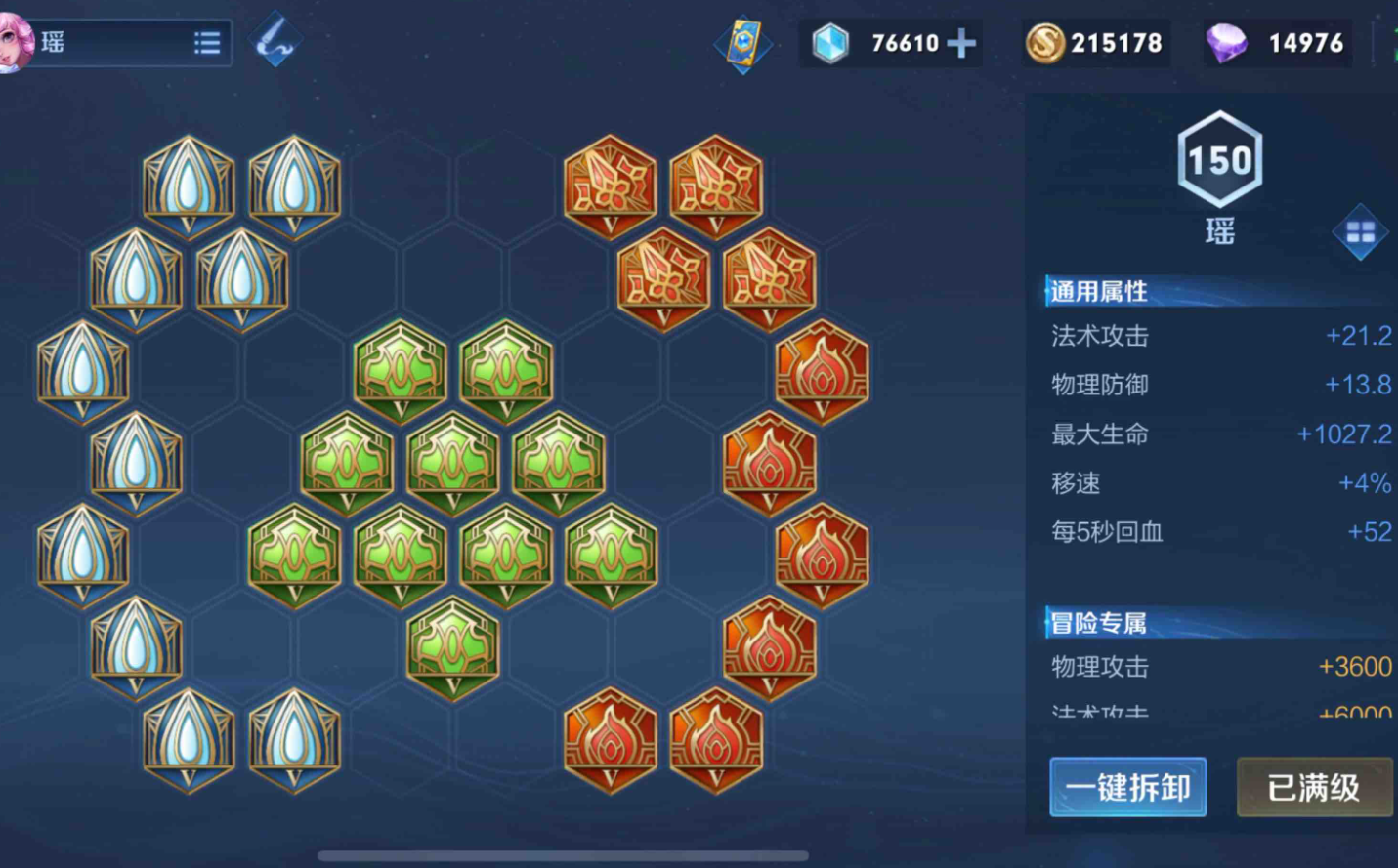Screen dimensions: 1398x868
Task: Open the grid layout icon beside hero name 瑶
Action: click(x=1361, y=233)
